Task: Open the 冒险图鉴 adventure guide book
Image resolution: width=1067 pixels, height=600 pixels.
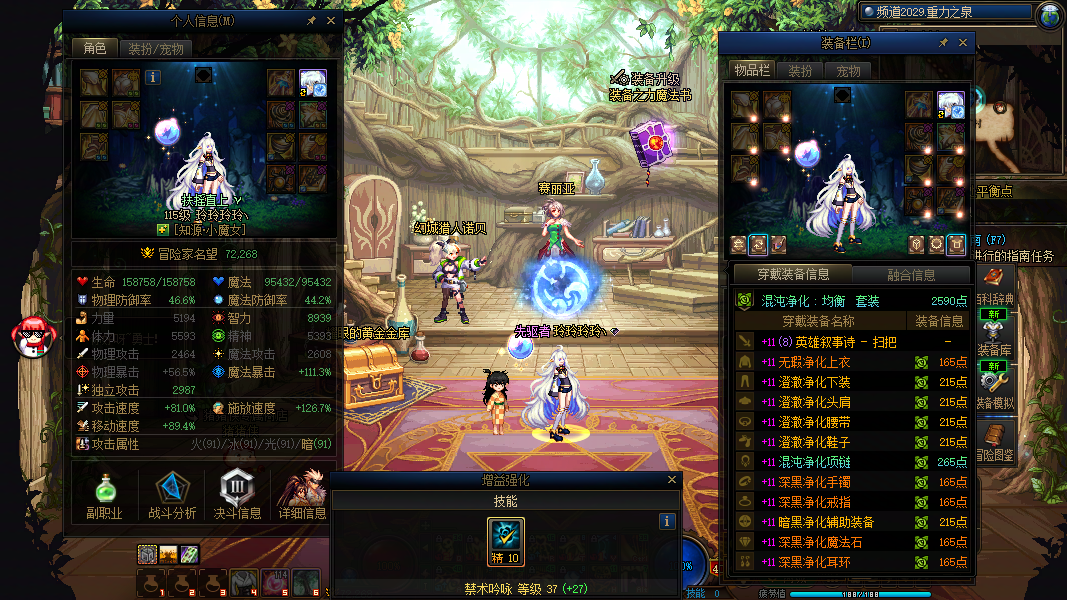Action: [x=993, y=441]
